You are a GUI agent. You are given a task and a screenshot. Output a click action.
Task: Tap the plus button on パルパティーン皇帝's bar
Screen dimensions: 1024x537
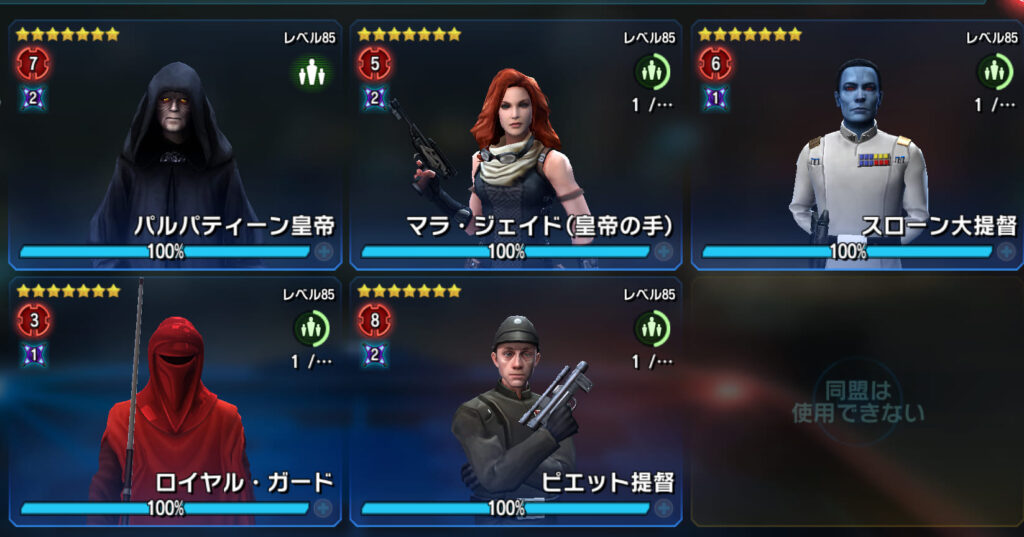pos(323,252)
